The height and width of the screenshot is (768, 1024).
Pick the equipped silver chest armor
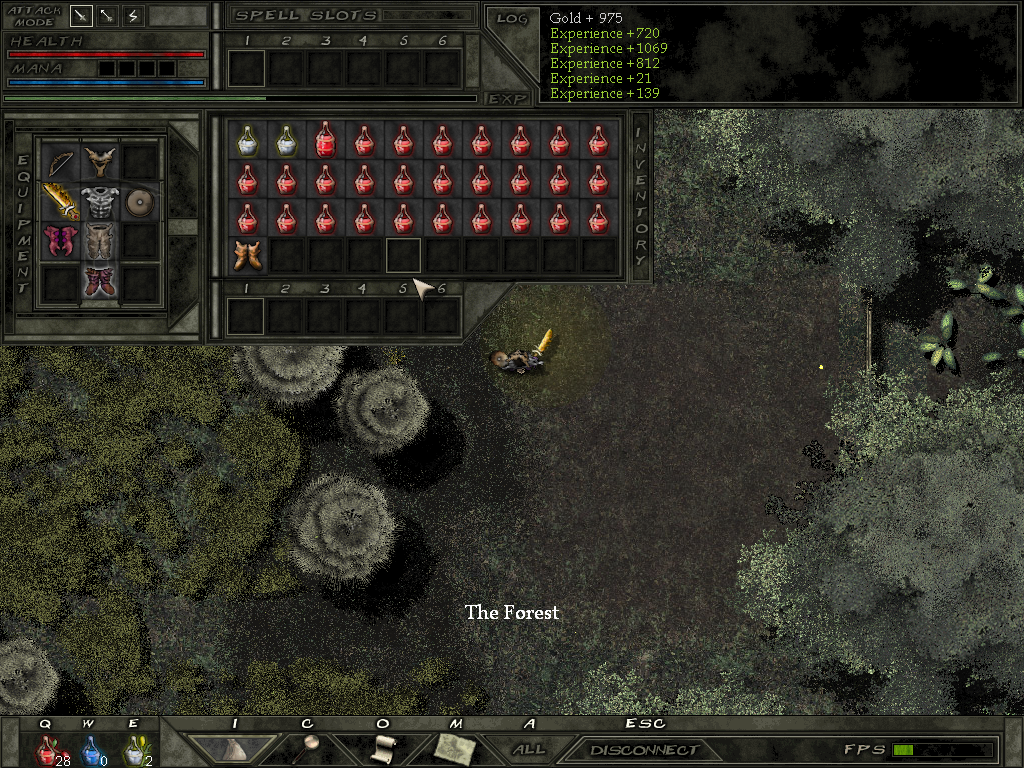click(x=99, y=202)
